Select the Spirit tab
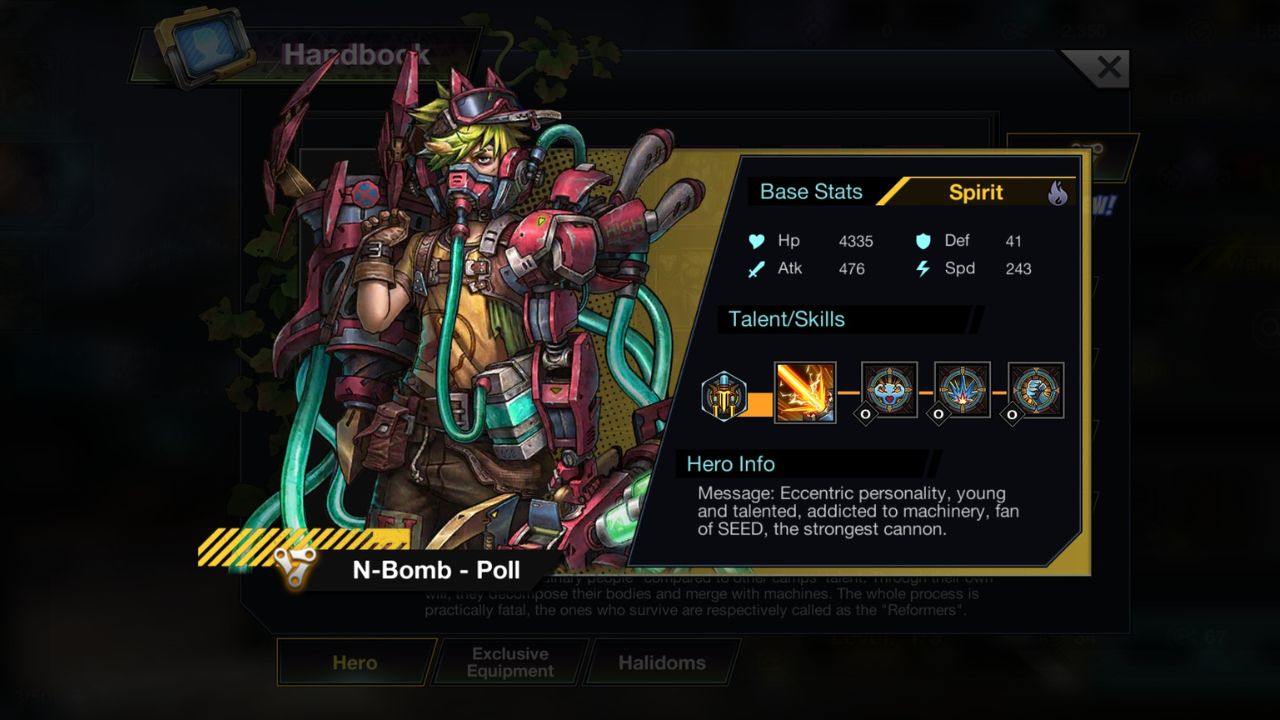This screenshot has width=1280, height=720. (x=975, y=192)
